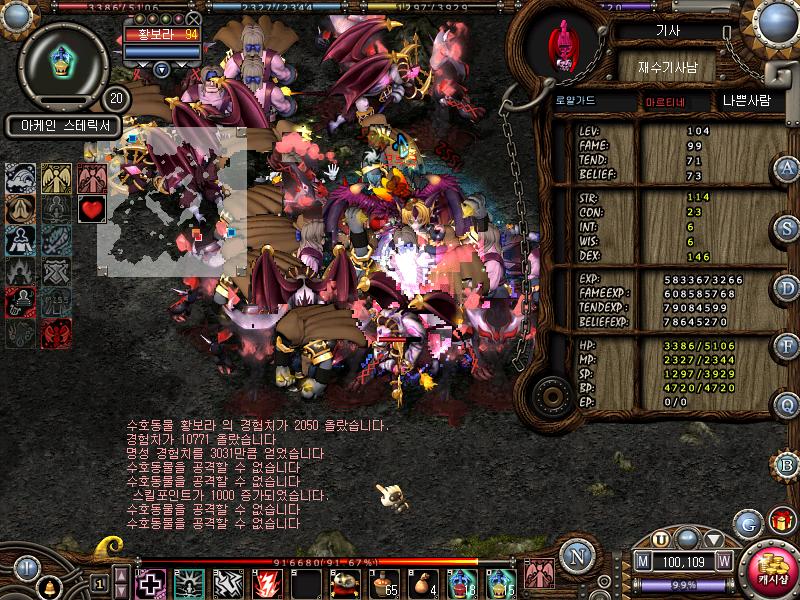
Task: Click the round D button on the character panel
Action: [x=786, y=287]
